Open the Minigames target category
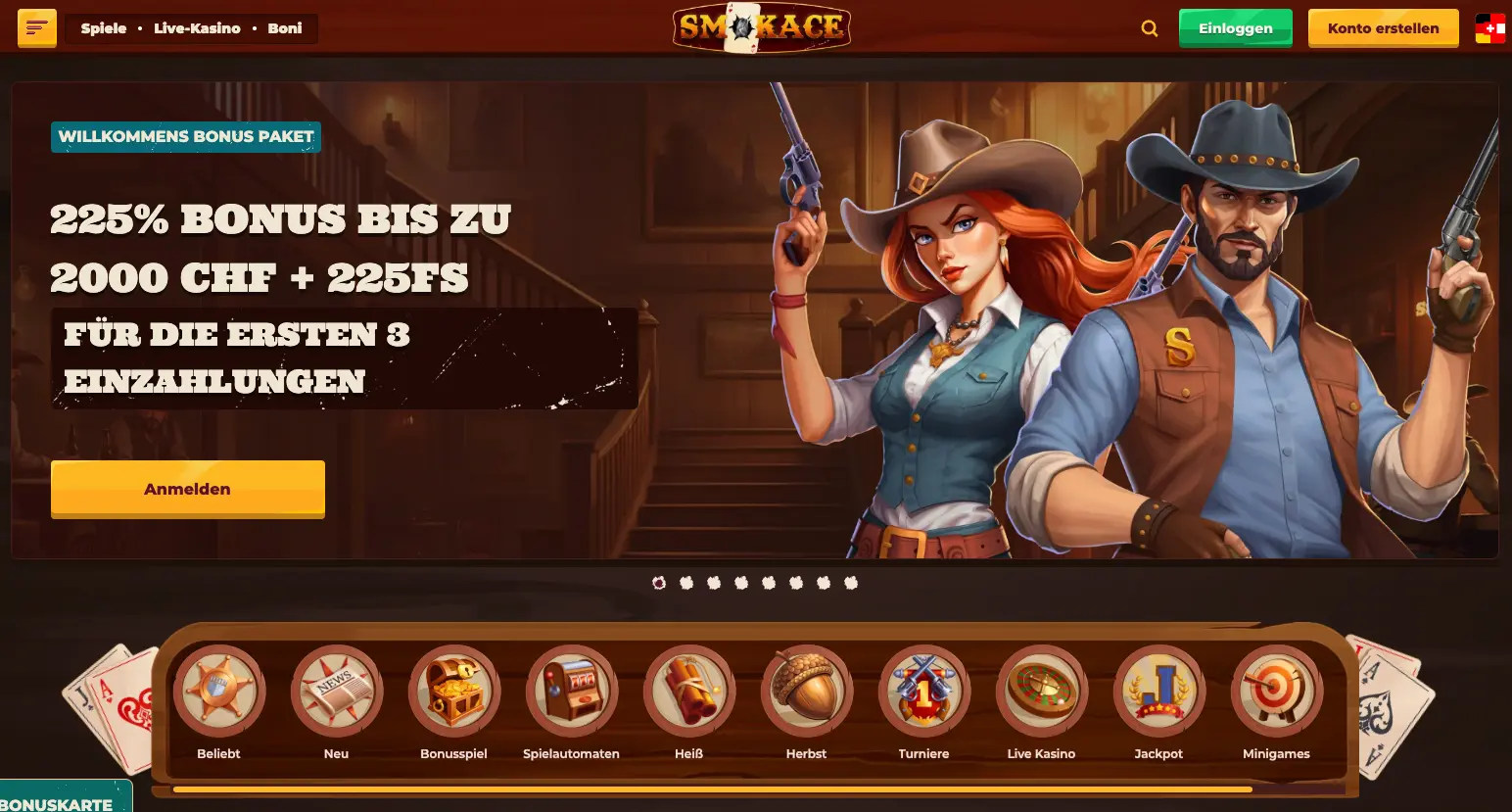The width and height of the screenshot is (1512, 812). [x=1276, y=692]
